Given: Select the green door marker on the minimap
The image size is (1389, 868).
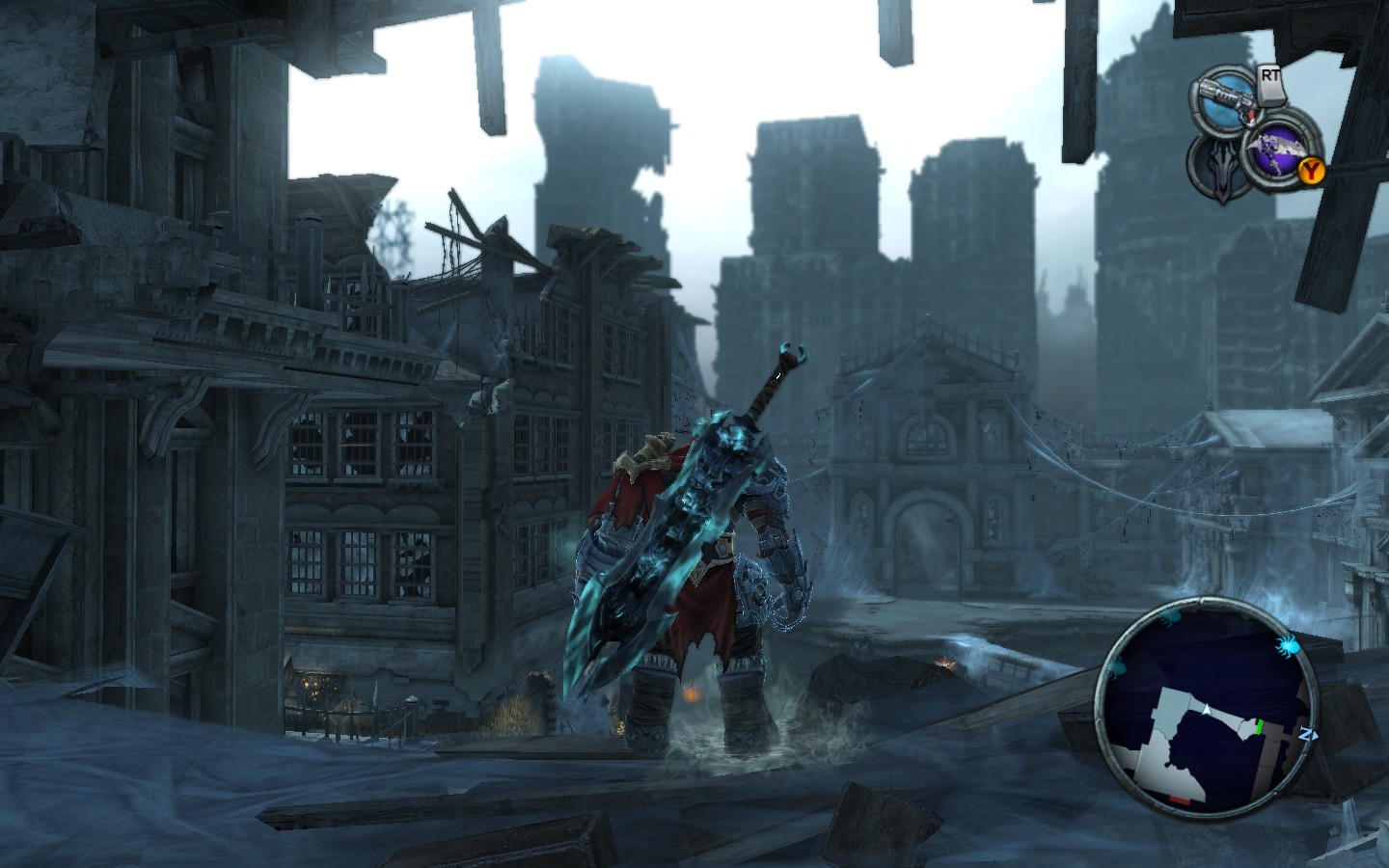Looking at the screenshot, I should (x=1259, y=726).
